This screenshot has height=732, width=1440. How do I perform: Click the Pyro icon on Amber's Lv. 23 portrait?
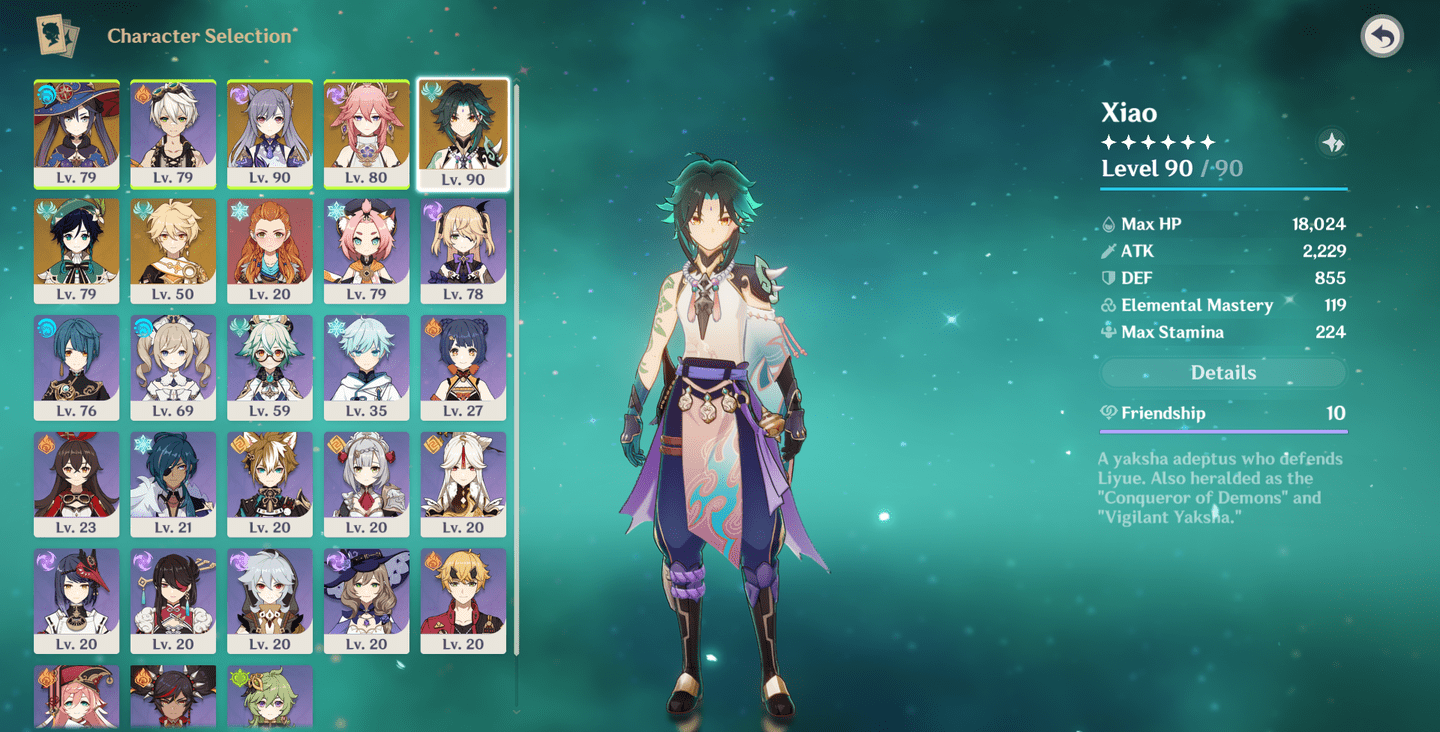(46, 441)
